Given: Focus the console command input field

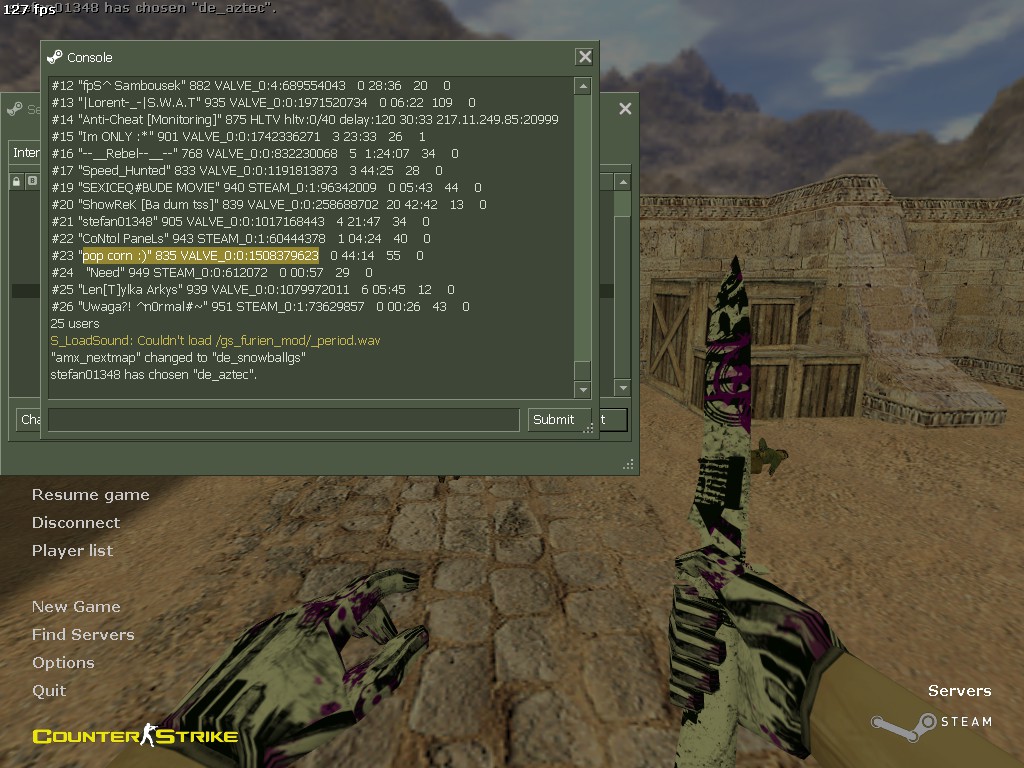Looking at the screenshot, I should (283, 420).
